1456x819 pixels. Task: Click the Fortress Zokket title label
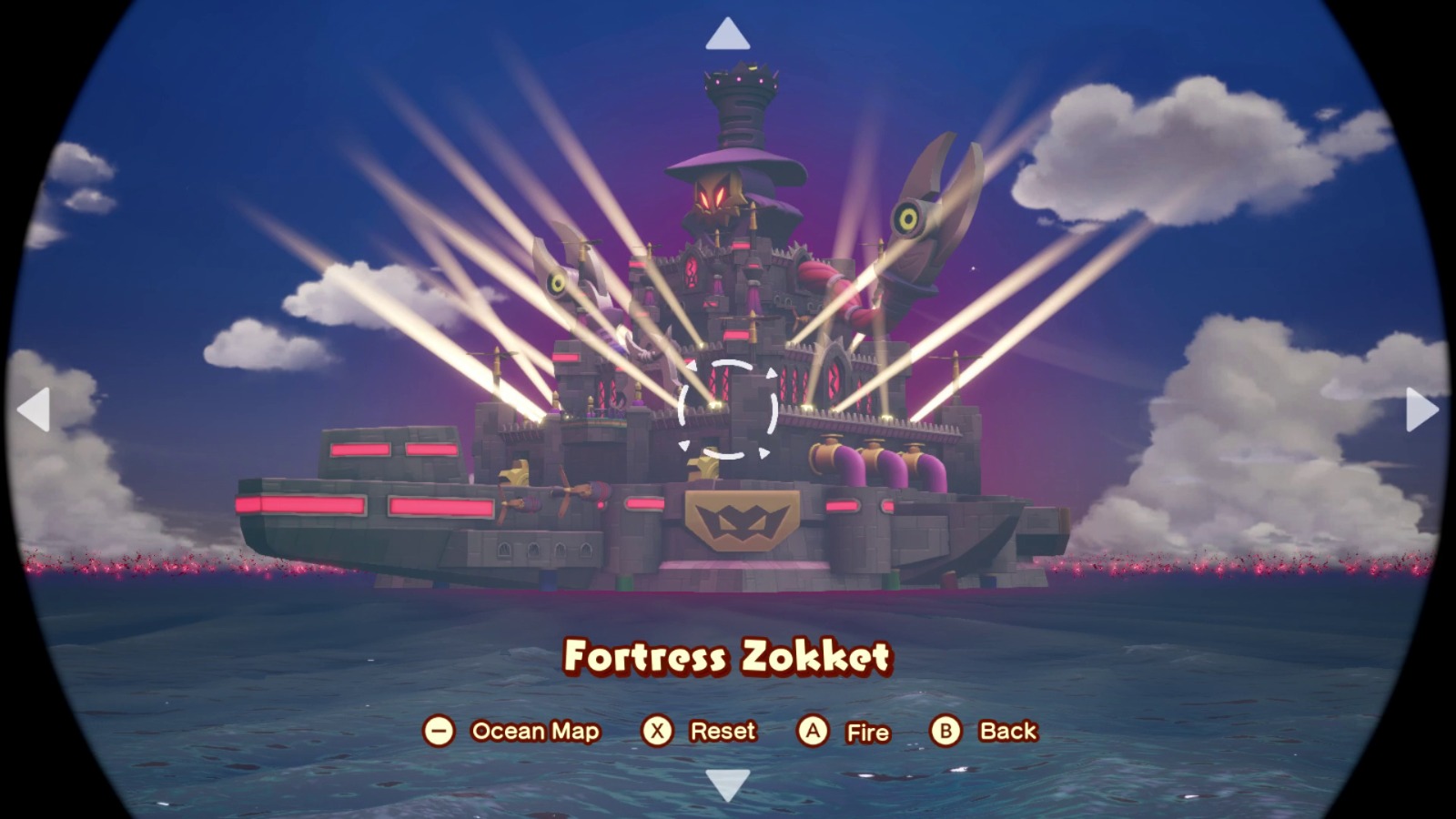point(728,657)
